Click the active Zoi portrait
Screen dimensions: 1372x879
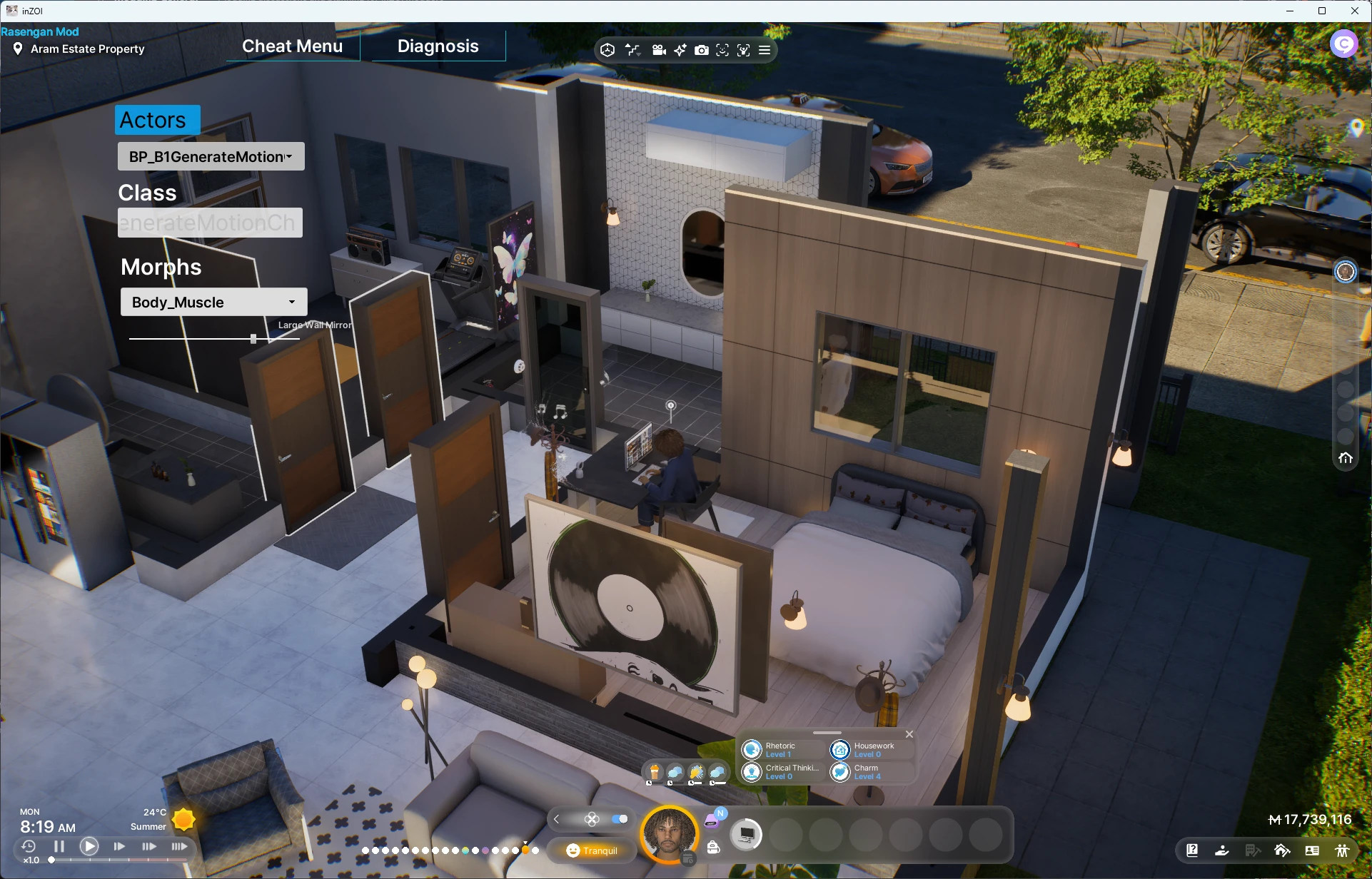coord(669,833)
